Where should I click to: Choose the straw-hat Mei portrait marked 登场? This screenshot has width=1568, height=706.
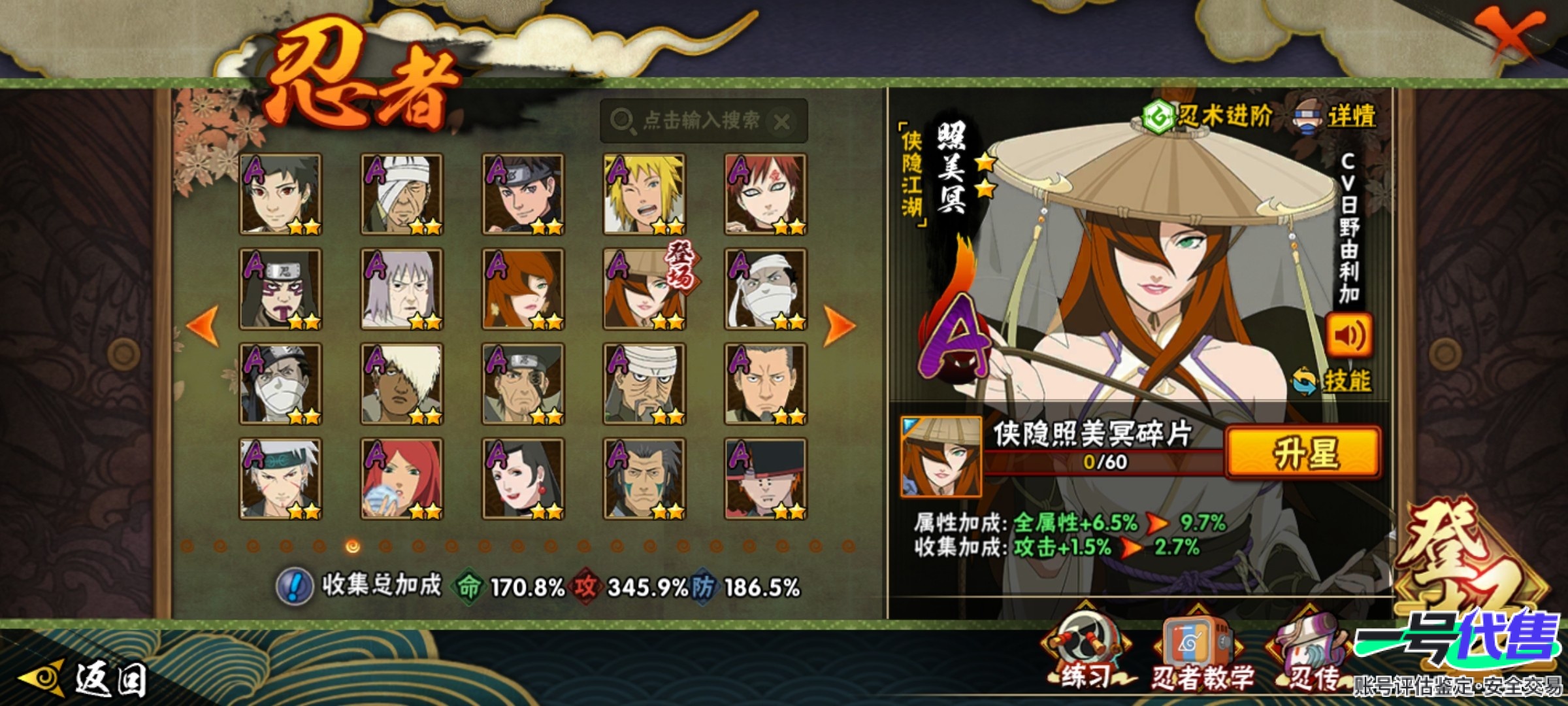pos(644,289)
